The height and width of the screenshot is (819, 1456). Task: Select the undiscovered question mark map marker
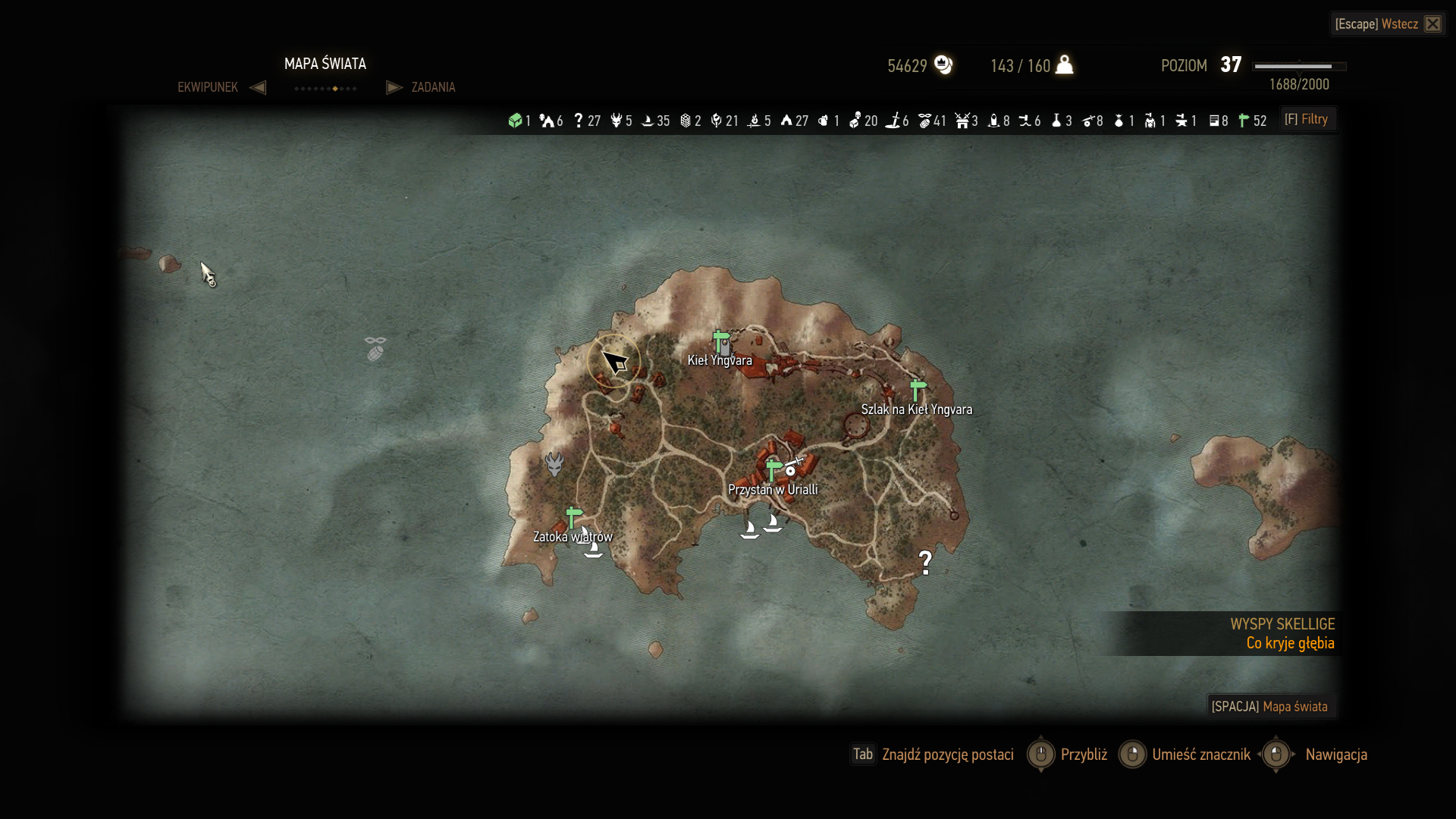(x=925, y=562)
